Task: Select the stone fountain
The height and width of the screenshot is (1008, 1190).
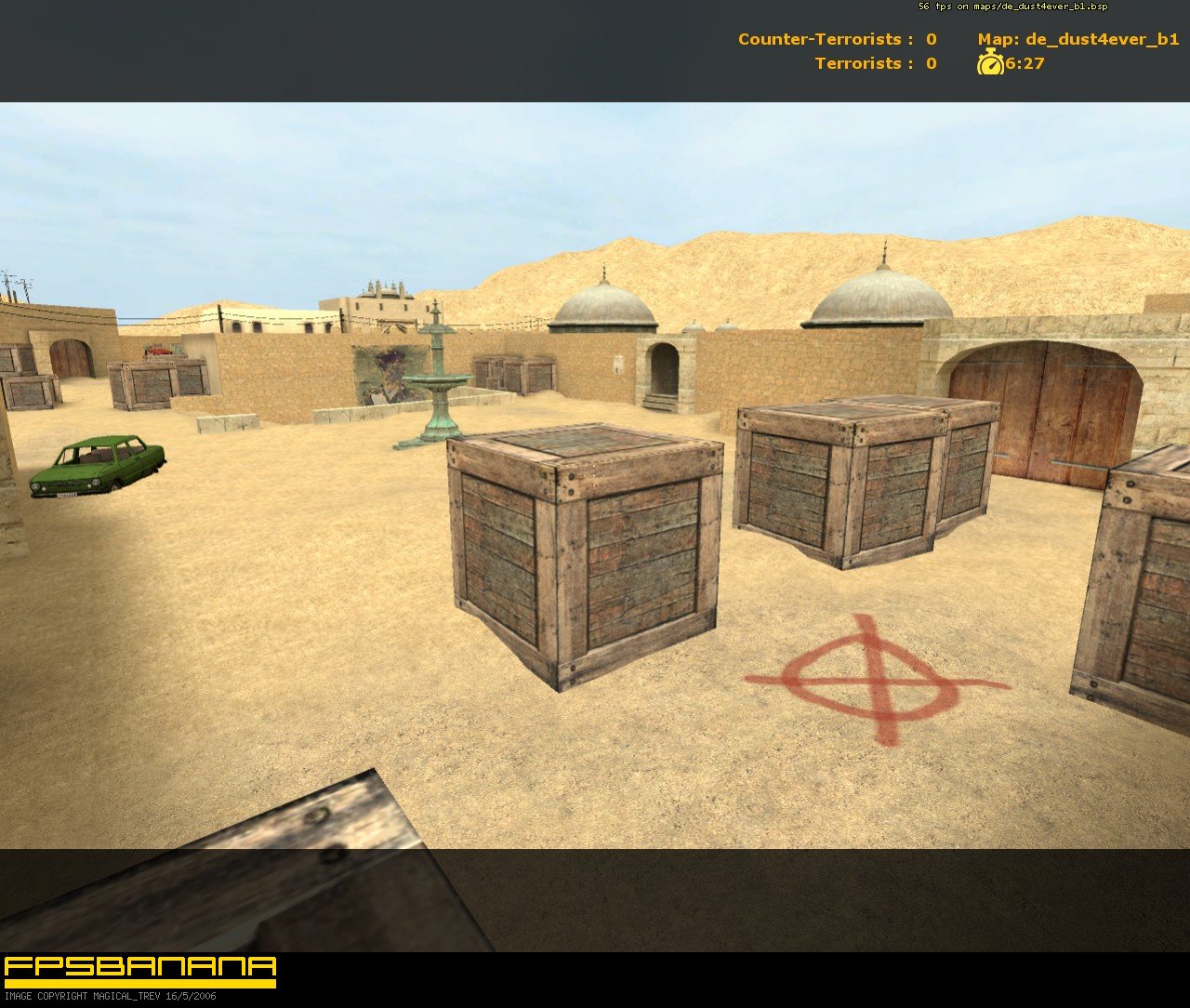Action: coord(437,381)
